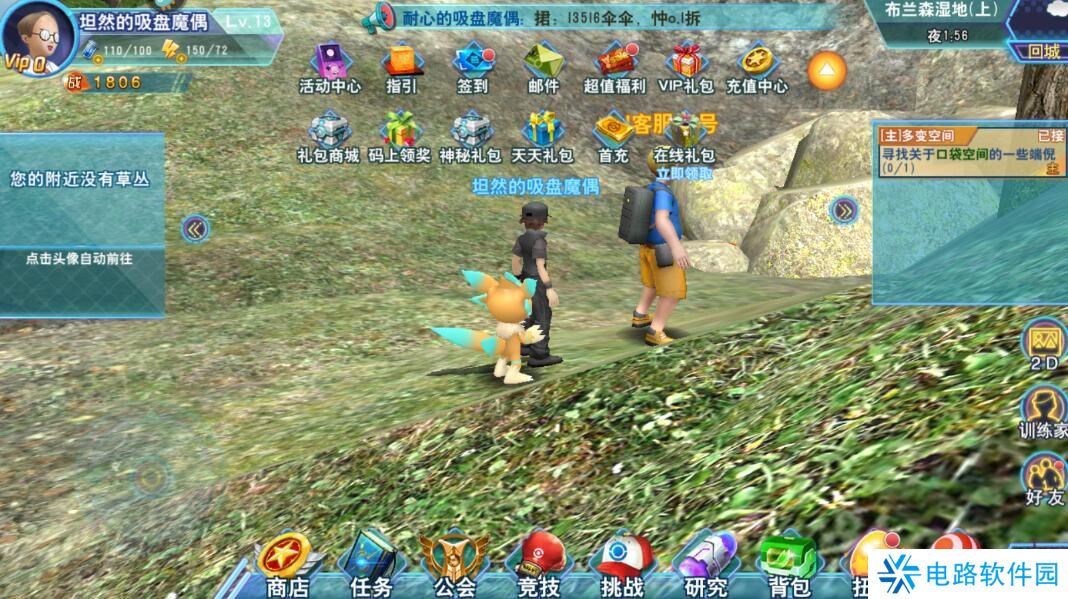Open the 商店 shop from the bottom bar
The image size is (1068, 599).
[x=287, y=568]
